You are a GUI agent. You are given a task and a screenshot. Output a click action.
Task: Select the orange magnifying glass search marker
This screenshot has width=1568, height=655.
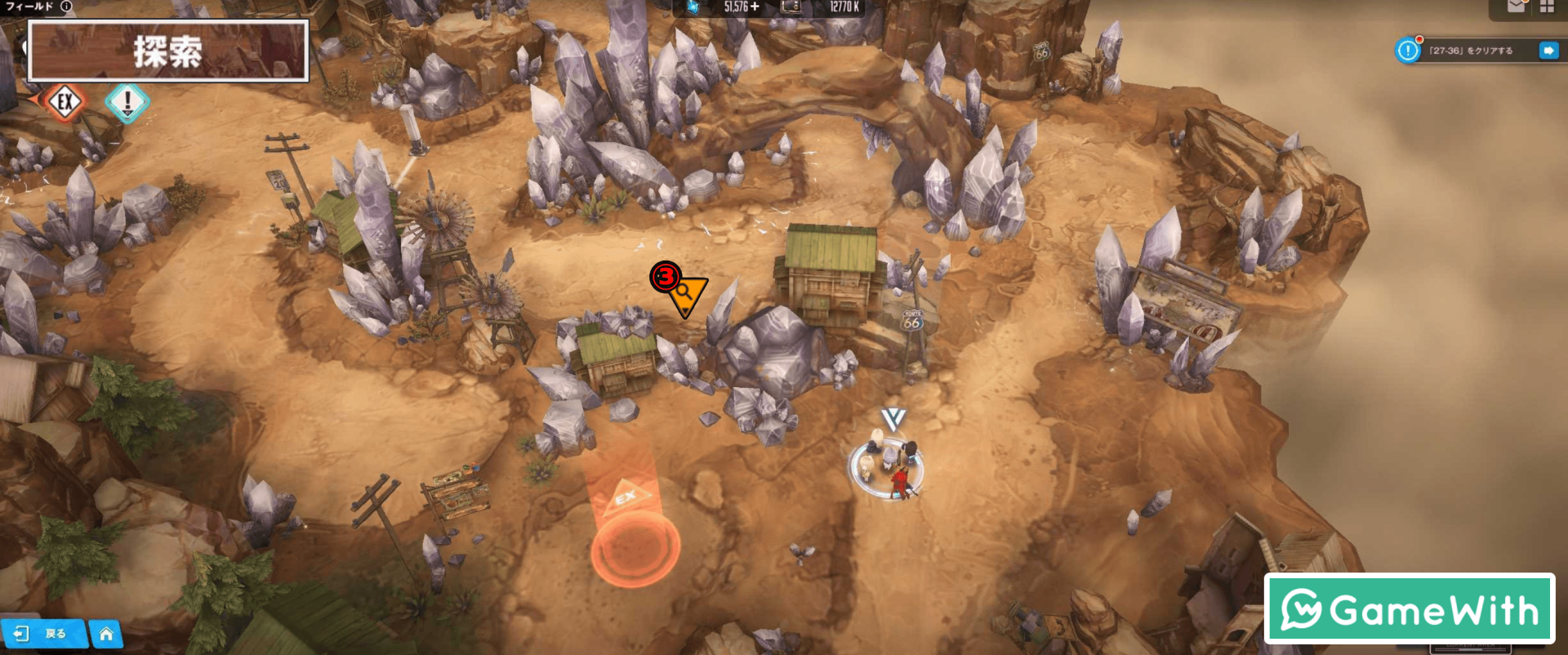[686, 292]
